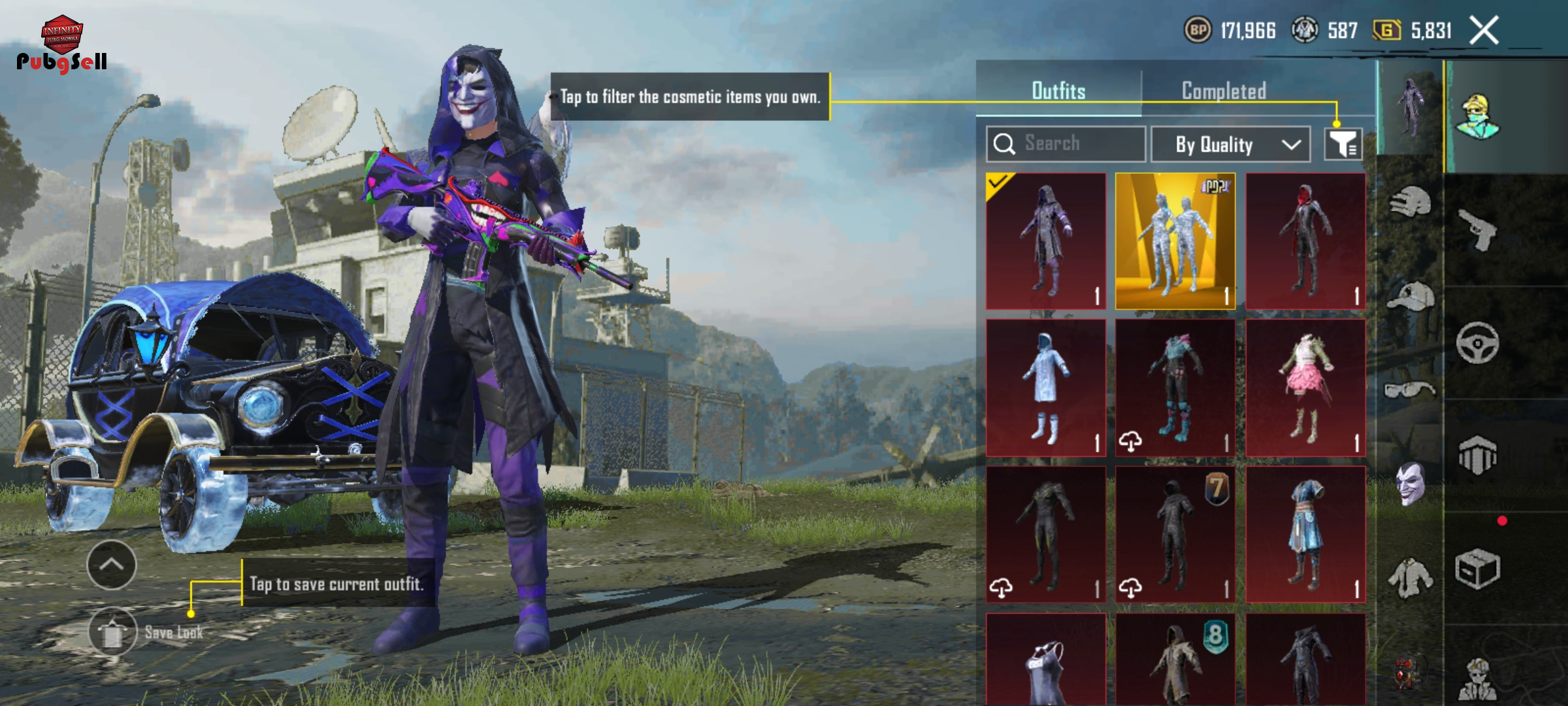Image resolution: width=1568 pixels, height=706 pixels.
Task: Expand panel with the up-arrow button
Action: coord(112,565)
